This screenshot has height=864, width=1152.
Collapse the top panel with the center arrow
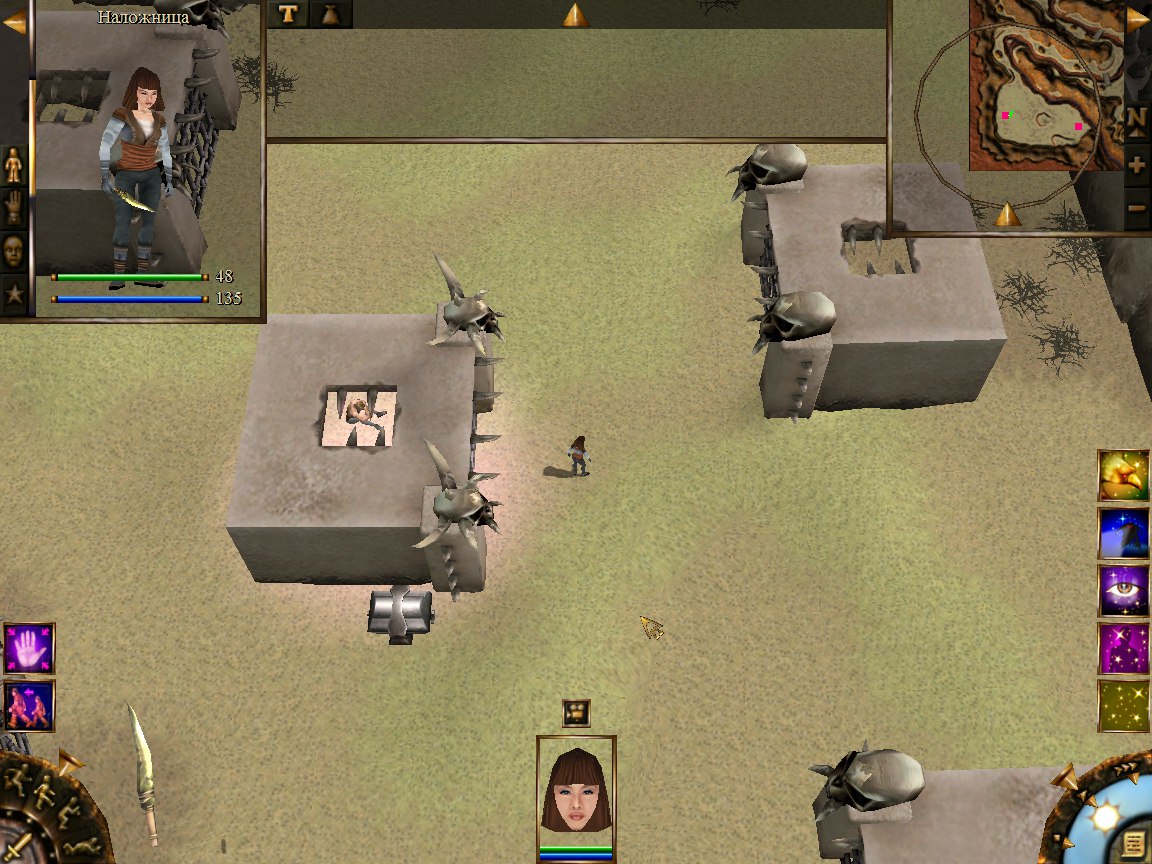(575, 15)
